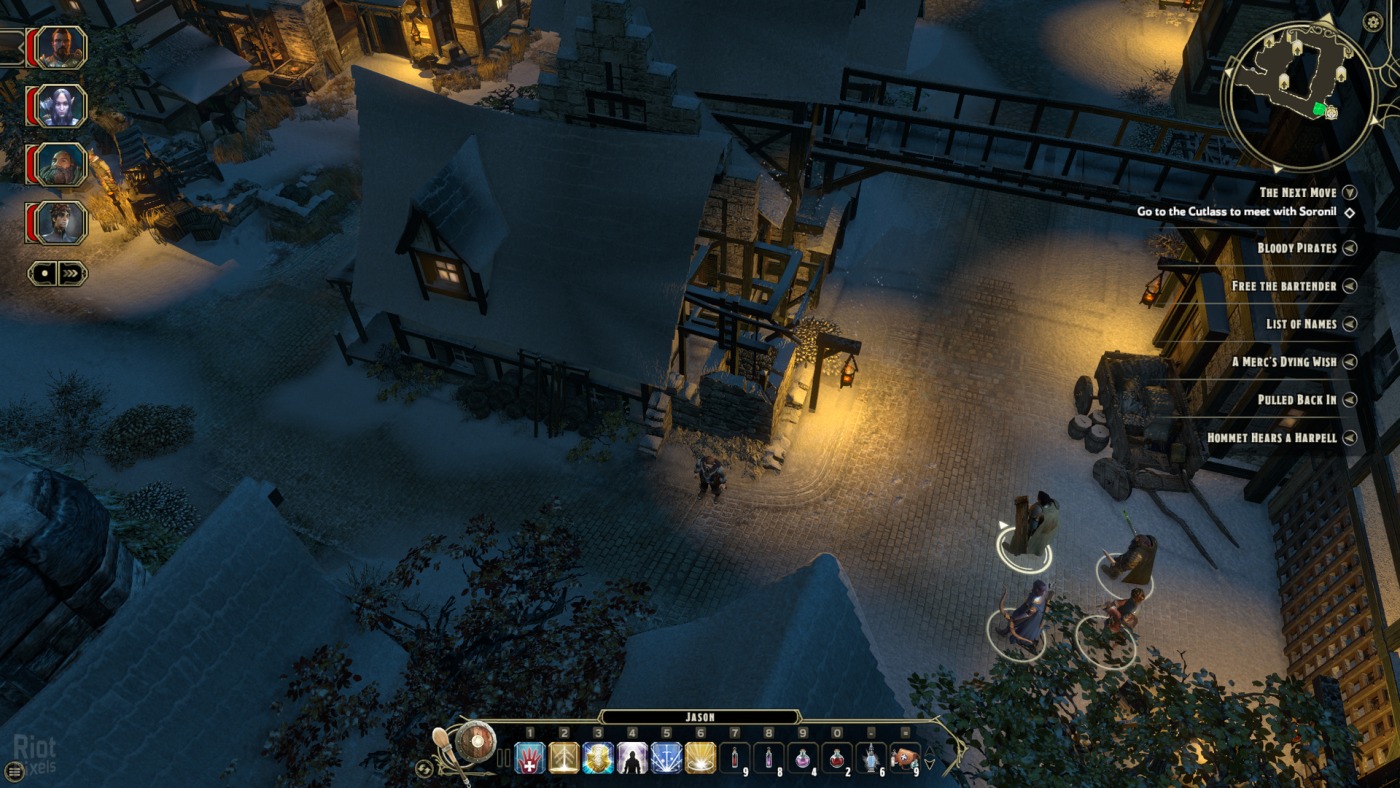This screenshot has width=1400, height=788.
Task: Collapse The Next Move quest entry
Action: (x=1349, y=192)
